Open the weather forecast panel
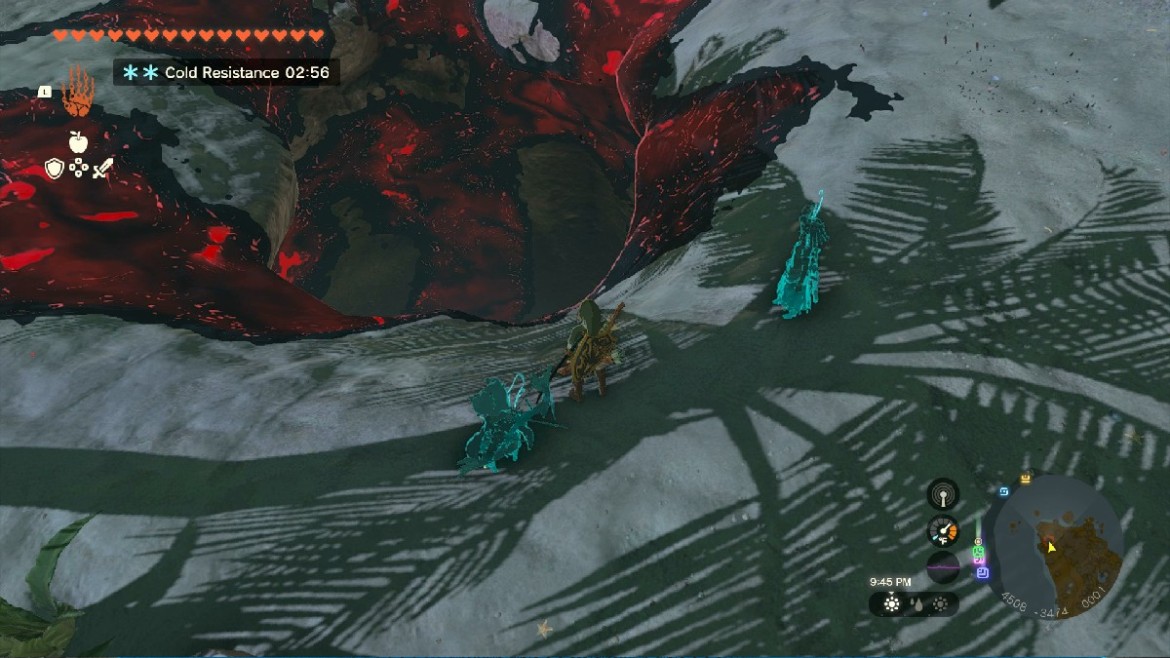1170x658 pixels. pyautogui.click(x=913, y=604)
